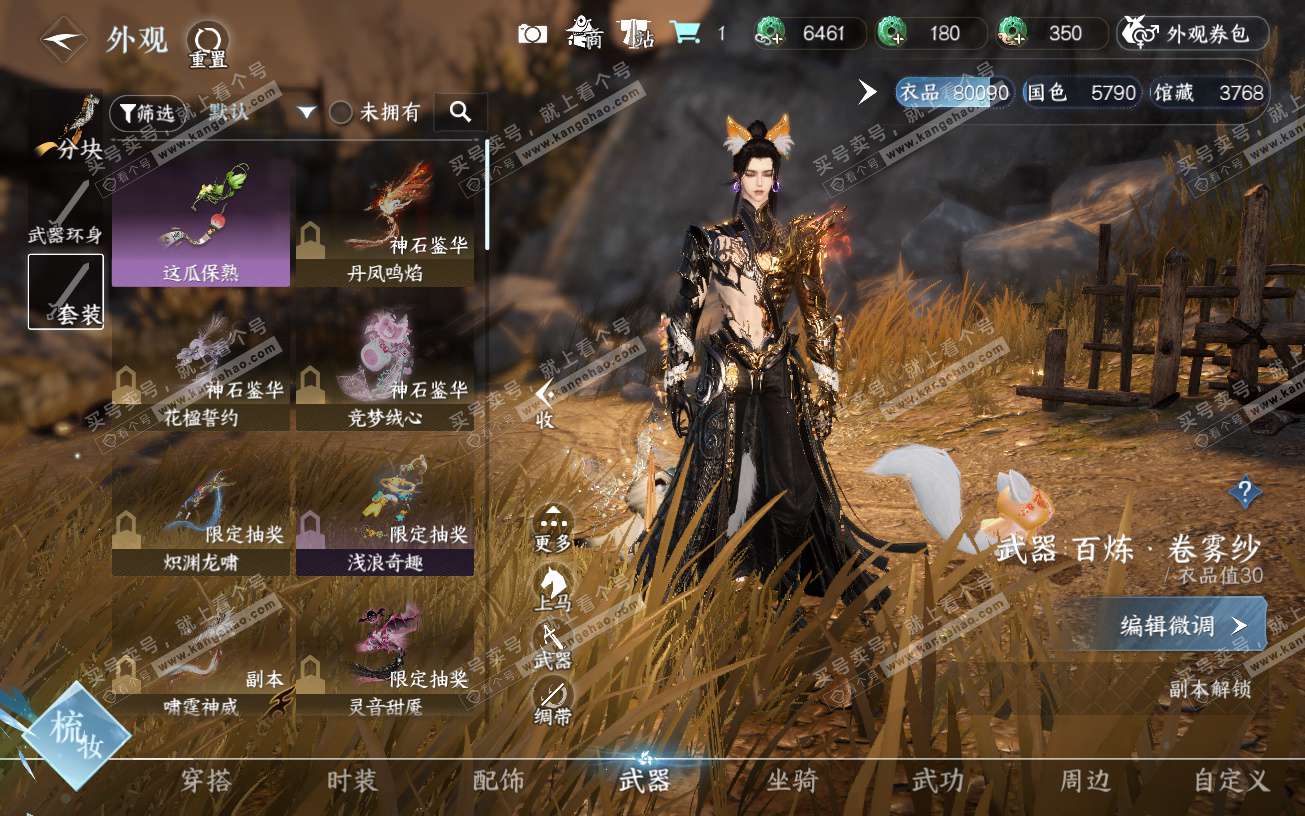Viewport: 1305px width, 816px height.
Task: Choose the 丹凤鸣焰 weapon skin
Action: pyautogui.click(x=385, y=222)
